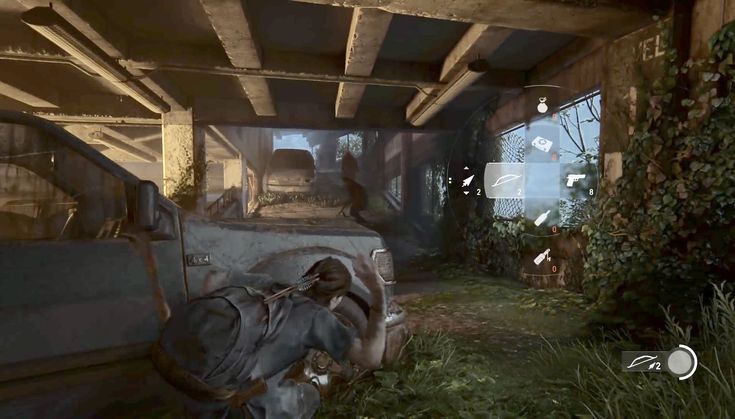Select the arrow ammo type
This screenshot has height=419, width=735.
[466, 180]
